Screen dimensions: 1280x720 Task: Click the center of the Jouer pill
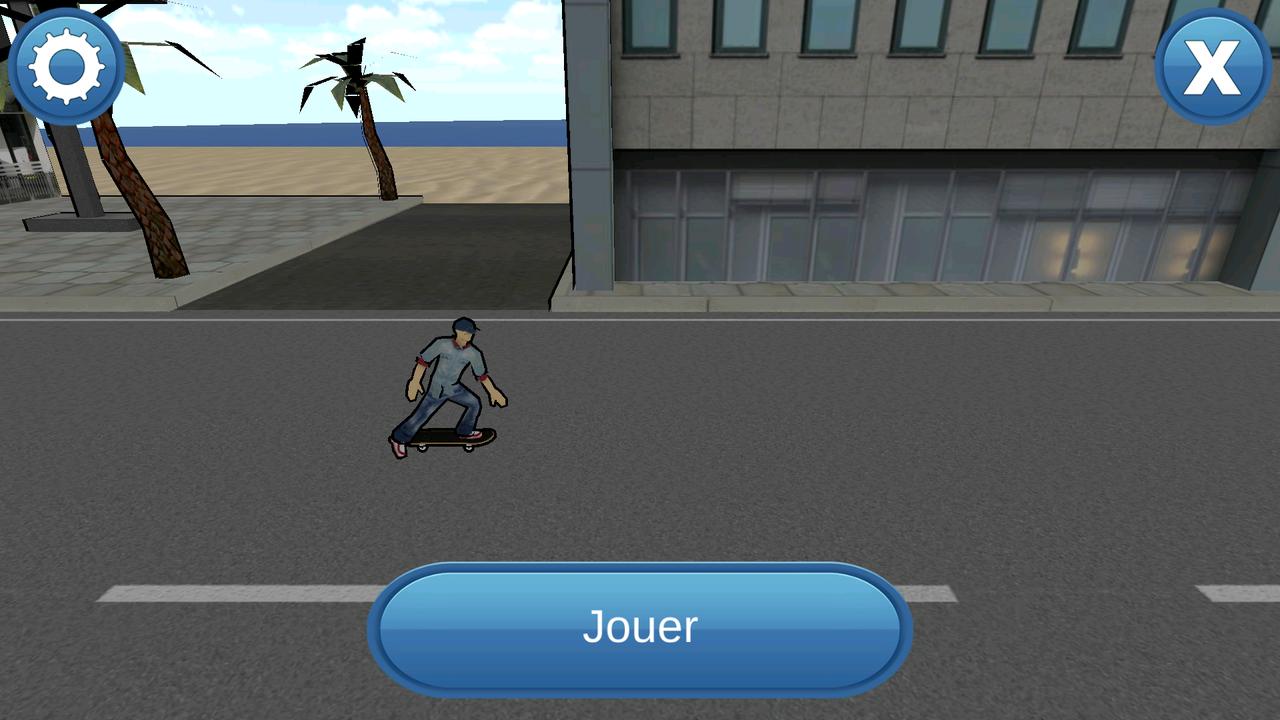(x=640, y=627)
